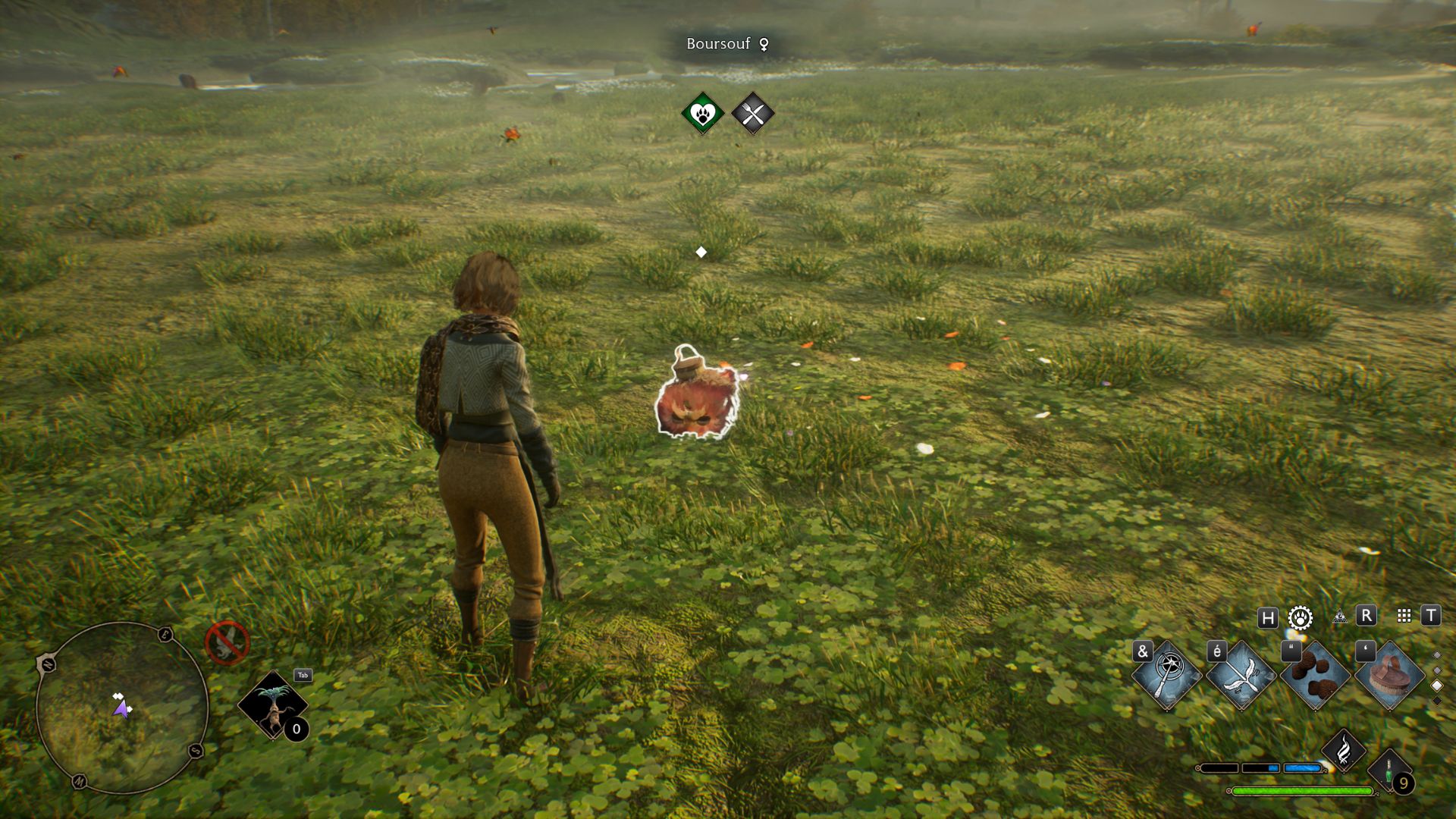Open the dotted grid icon
Image resolution: width=1456 pixels, height=819 pixels.
tap(1404, 616)
